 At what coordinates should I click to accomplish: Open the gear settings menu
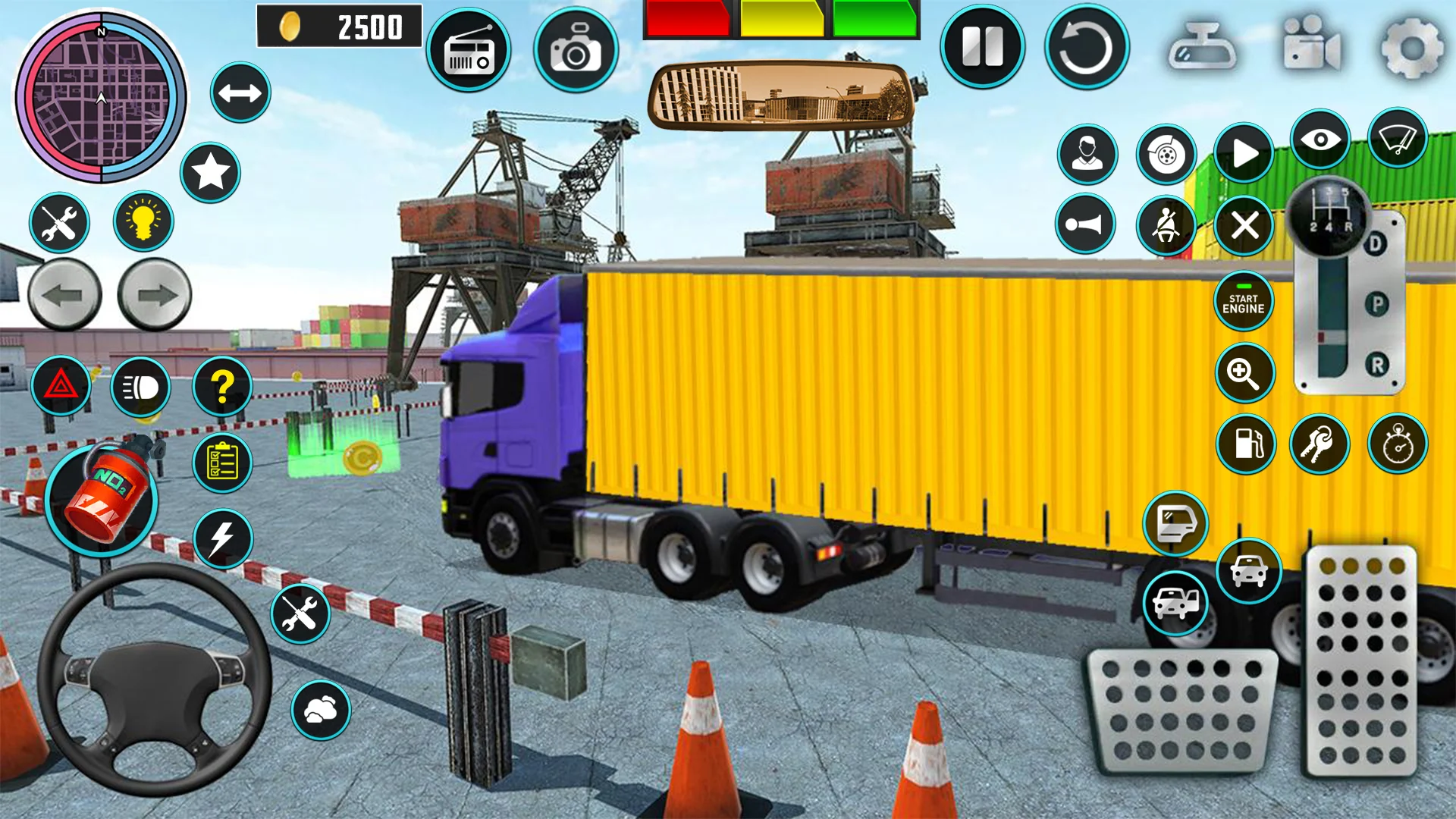pos(1410,49)
